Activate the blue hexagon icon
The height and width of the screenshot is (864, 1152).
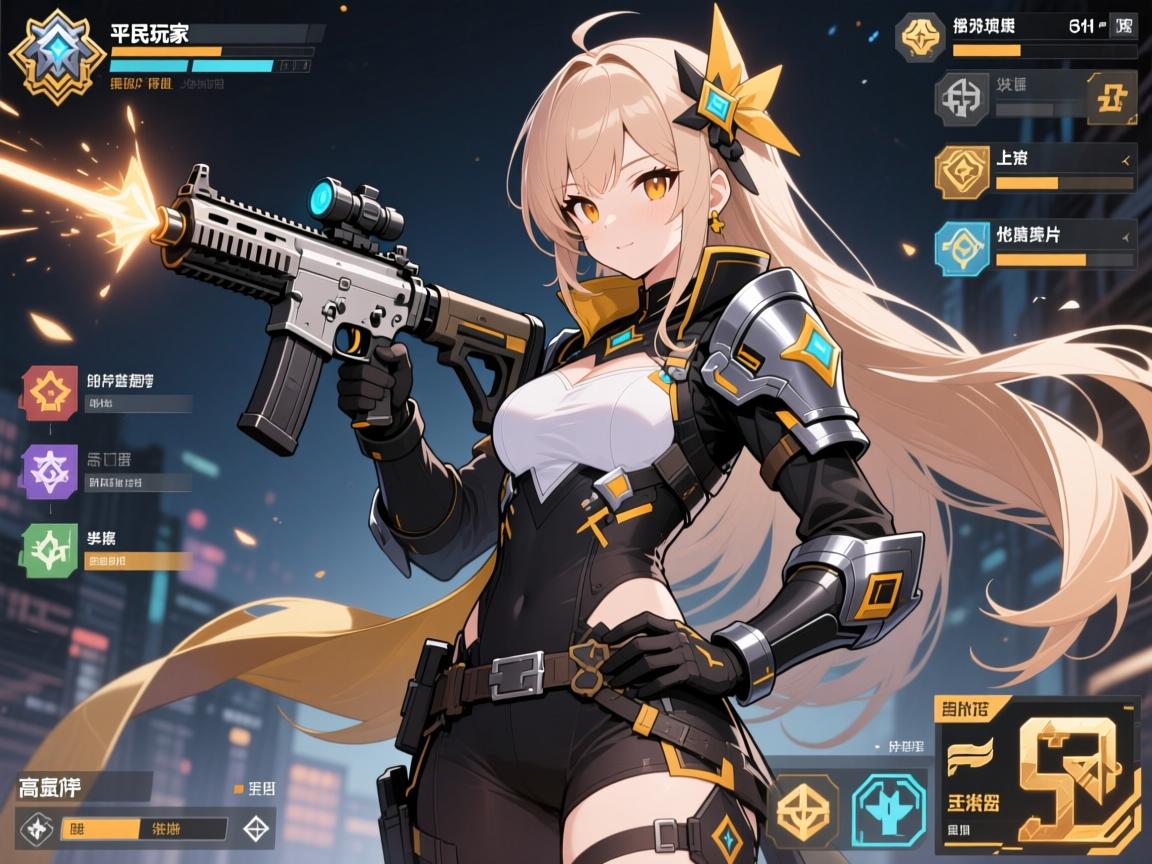pyautogui.click(x=962, y=247)
